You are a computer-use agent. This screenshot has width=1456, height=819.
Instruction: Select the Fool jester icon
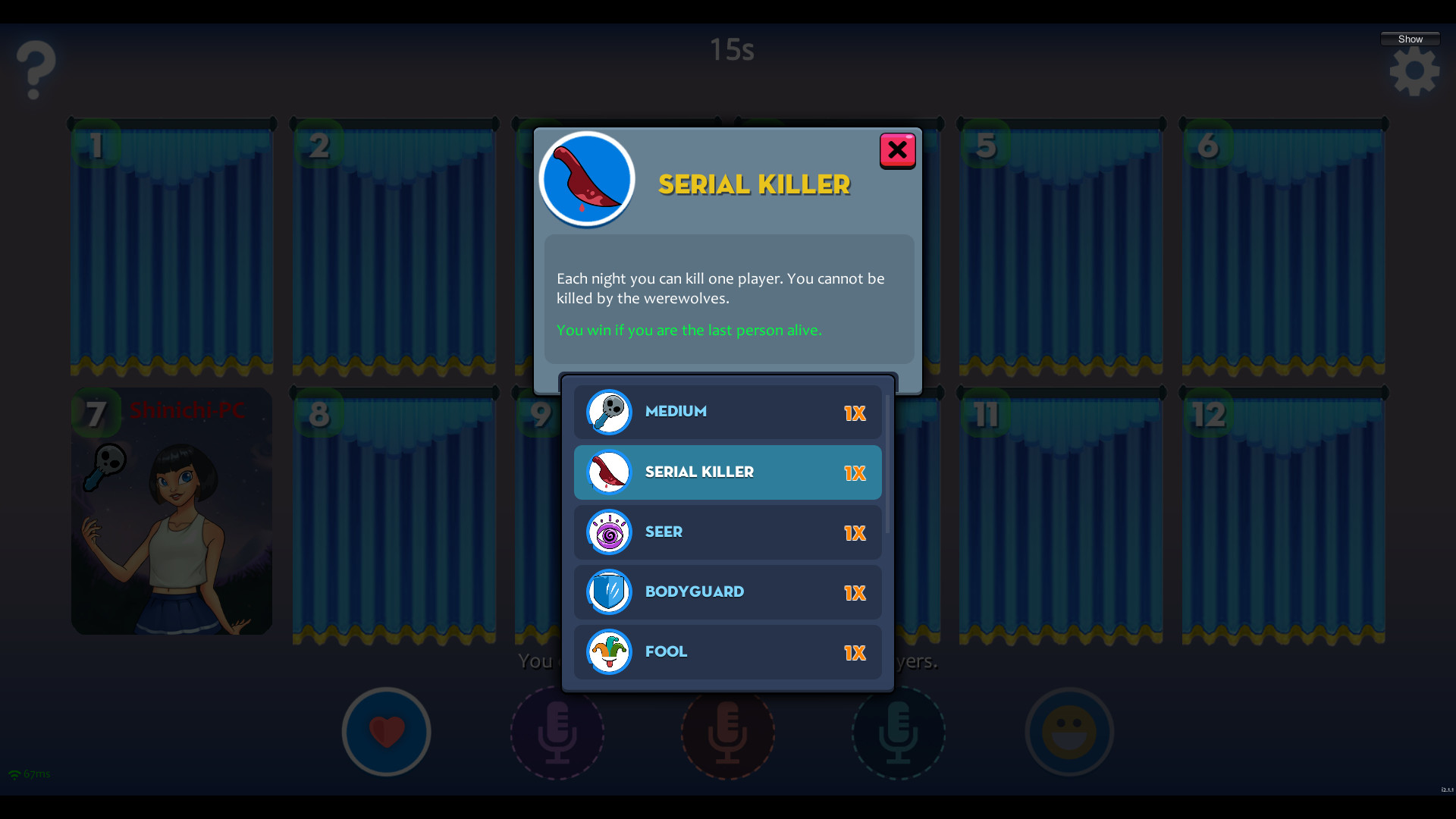[609, 651]
